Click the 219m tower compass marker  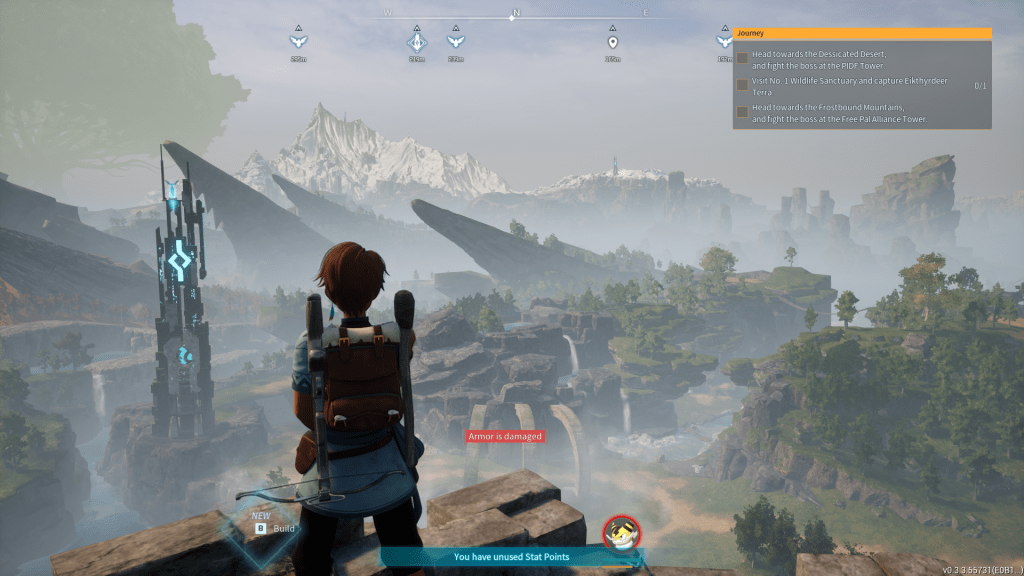(417, 42)
